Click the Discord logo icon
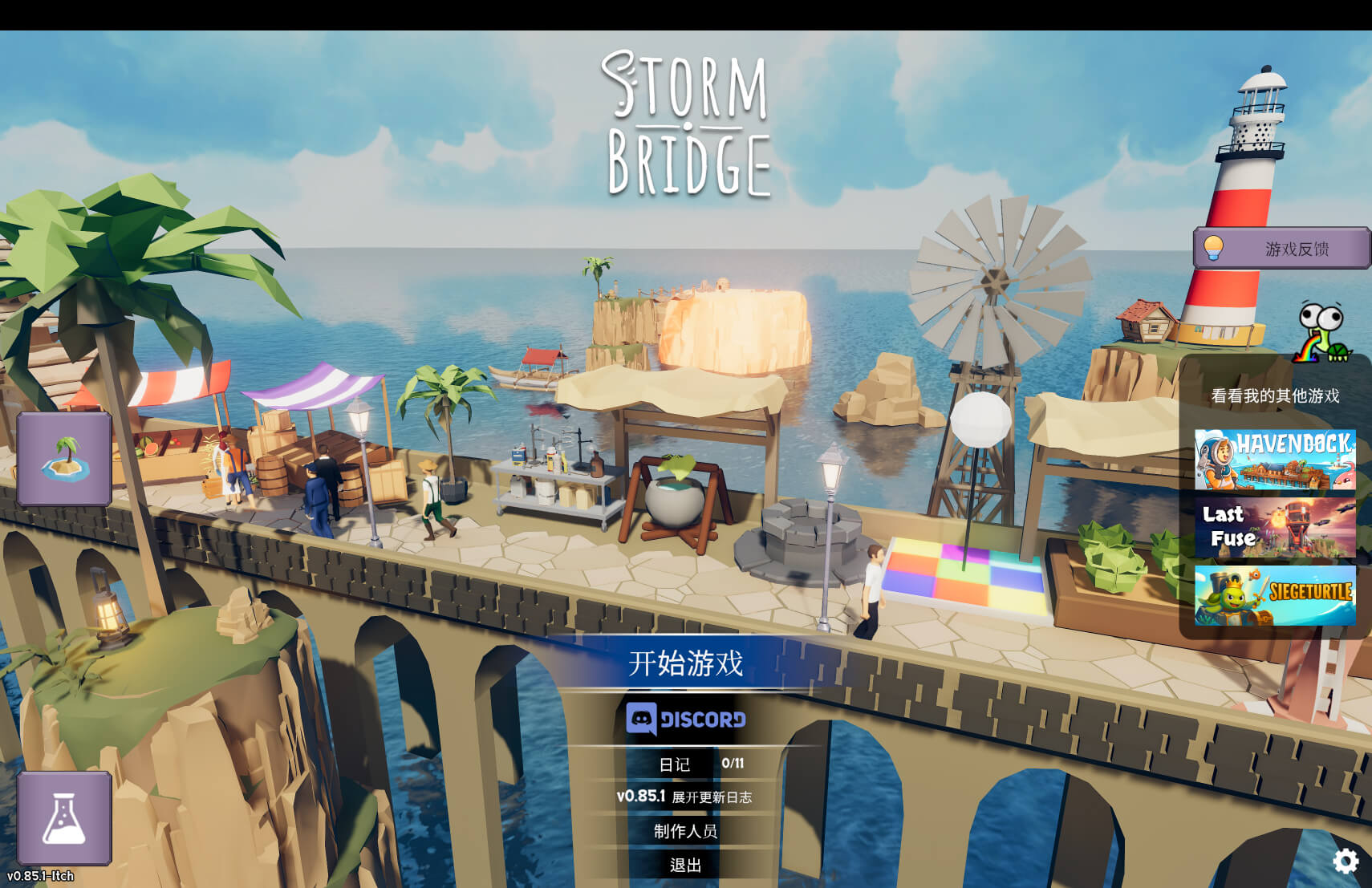This screenshot has height=888, width=1372. [642, 721]
